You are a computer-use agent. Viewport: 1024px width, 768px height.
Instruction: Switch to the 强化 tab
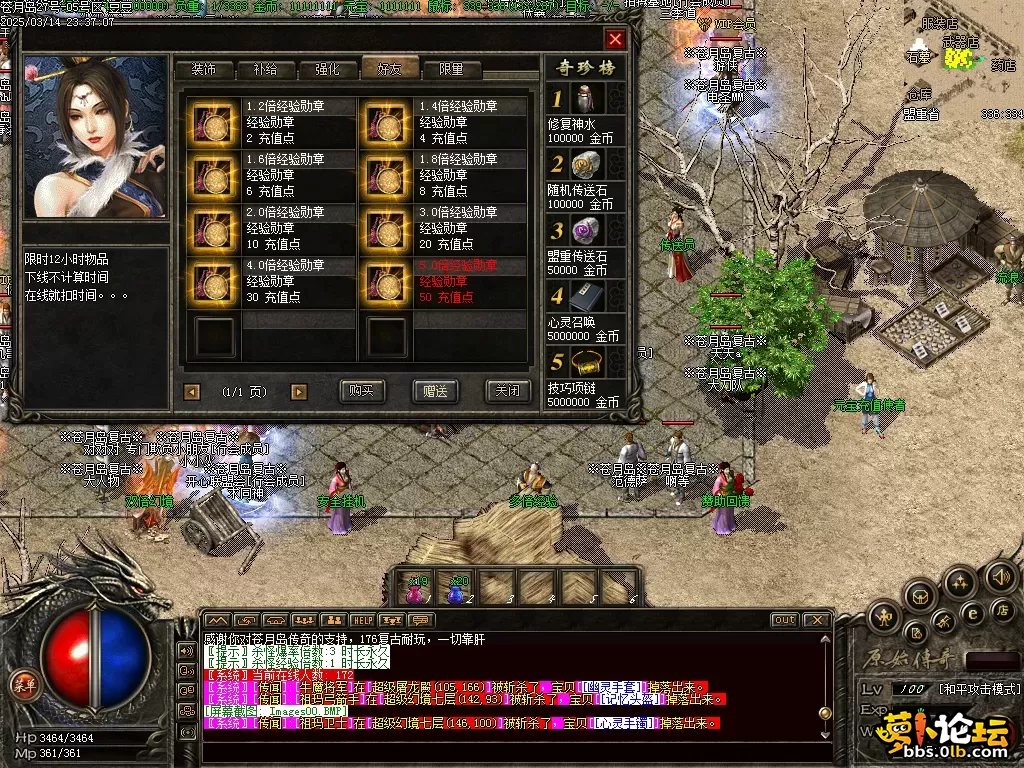pyautogui.click(x=327, y=70)
